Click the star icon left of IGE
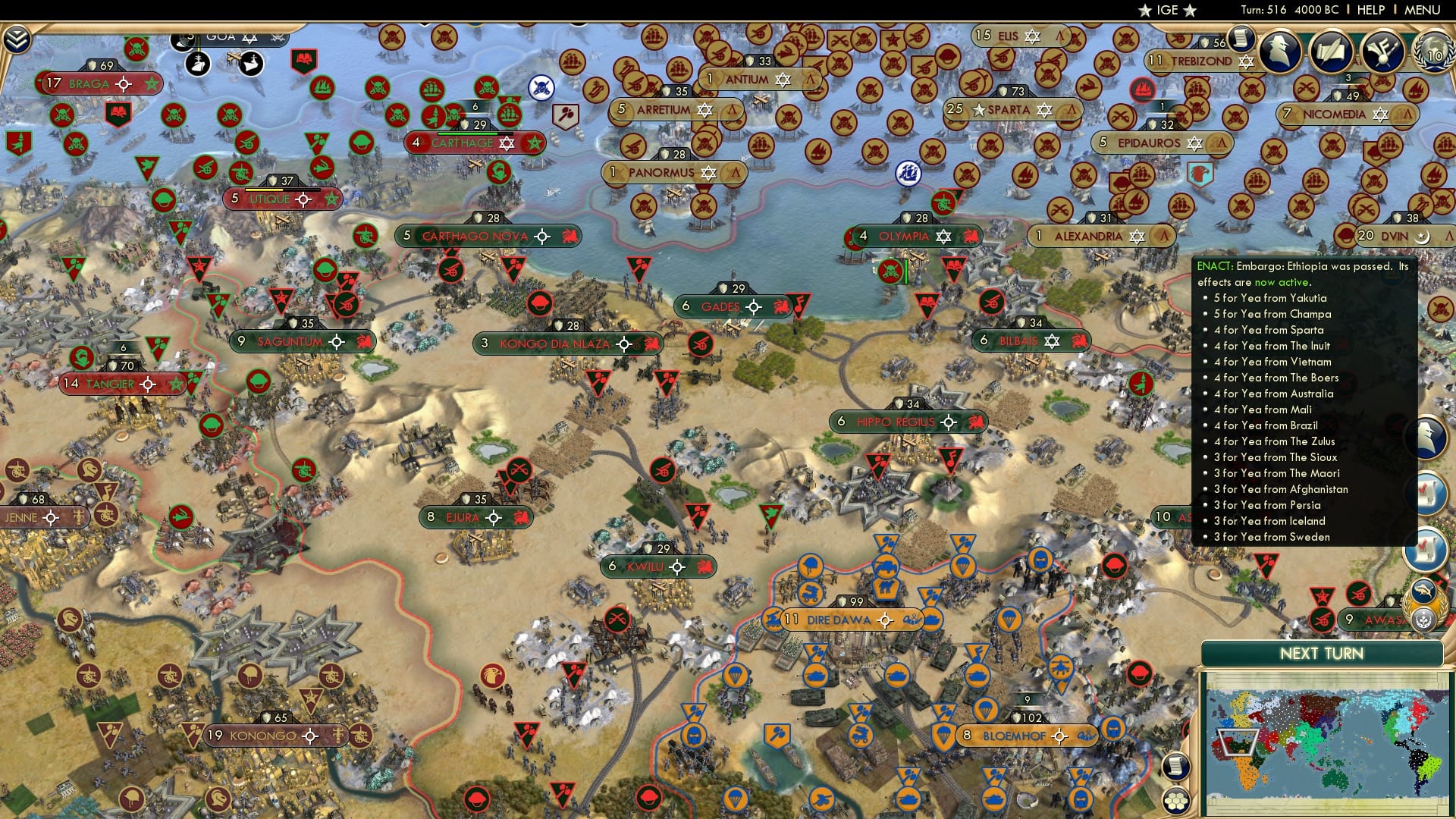The width and height of the screenshot is (1456, 819). pos(1144,11)
